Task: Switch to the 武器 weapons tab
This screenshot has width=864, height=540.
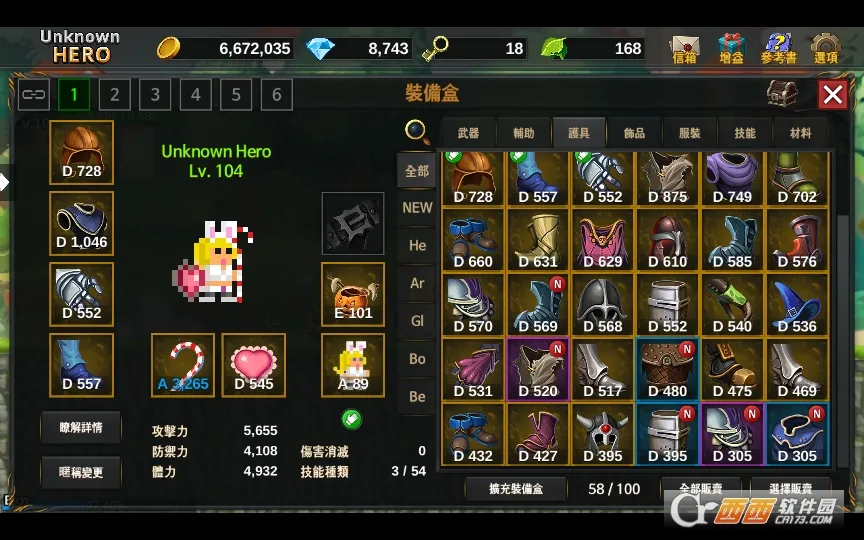Action: coord(468,133)
